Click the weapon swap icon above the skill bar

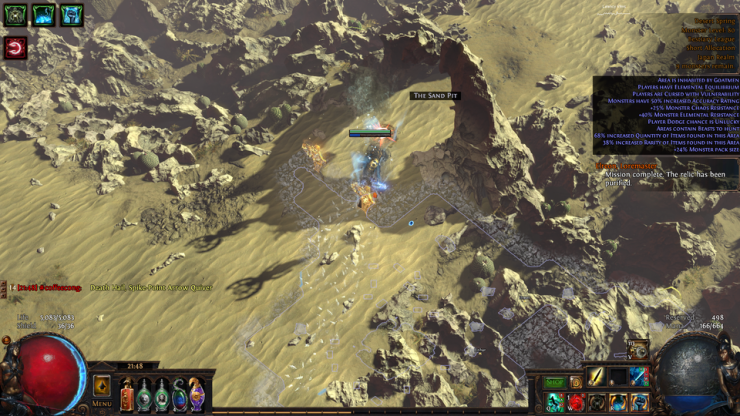click(x=636, y=351)
